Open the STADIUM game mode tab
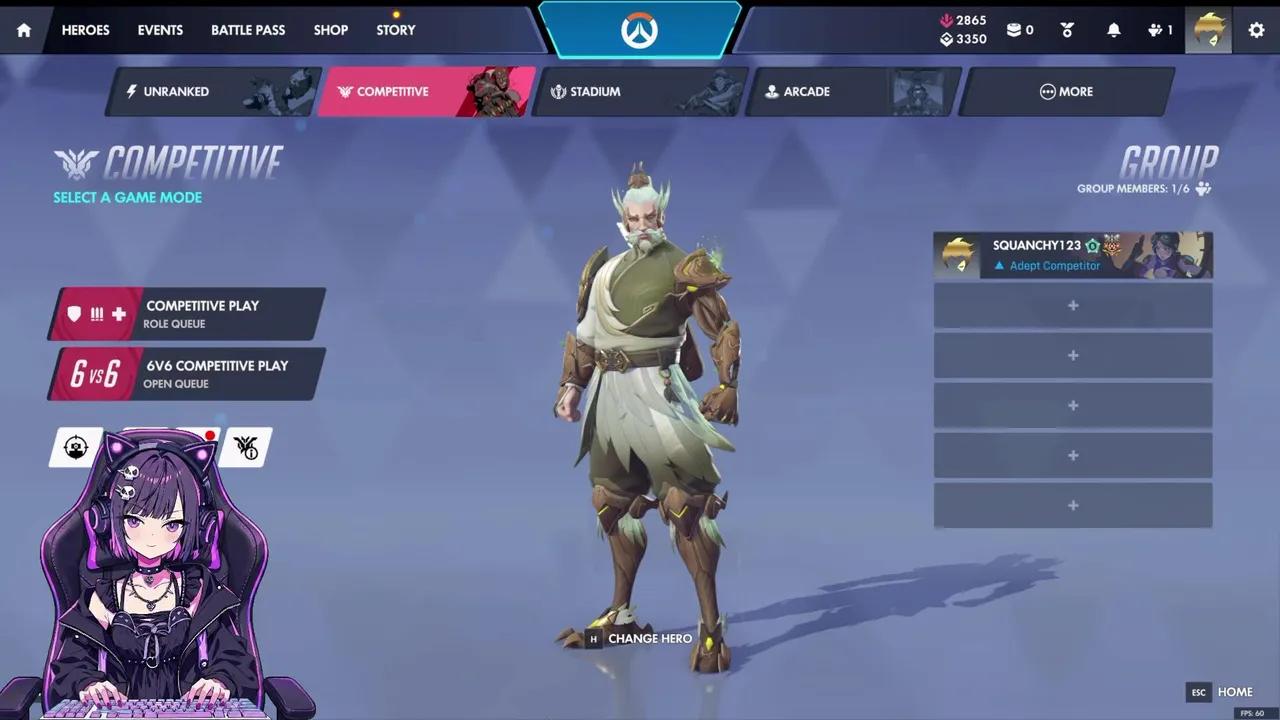 click(595, 91)
